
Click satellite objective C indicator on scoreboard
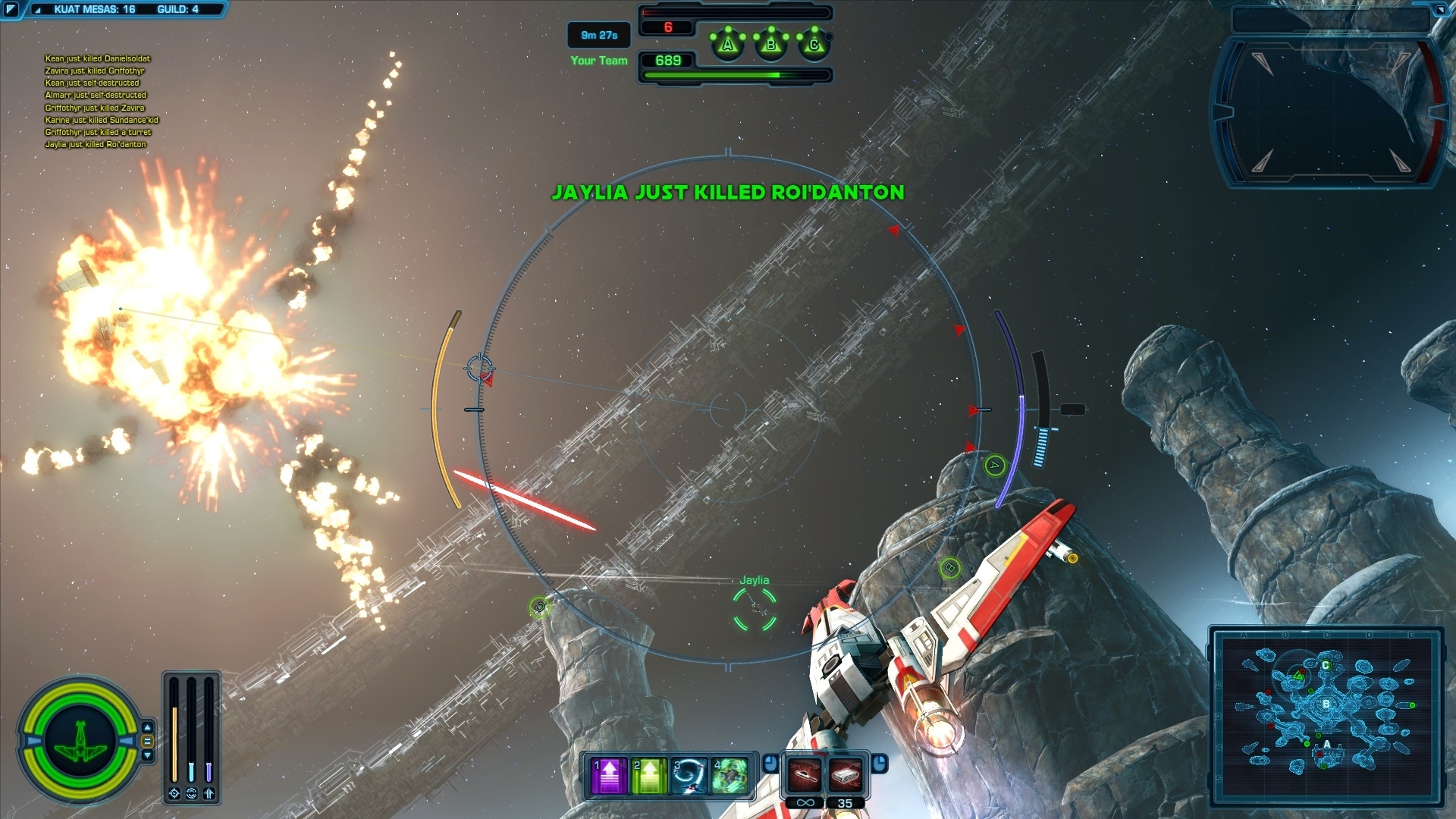pyautogui.click(x=814, y=45)
